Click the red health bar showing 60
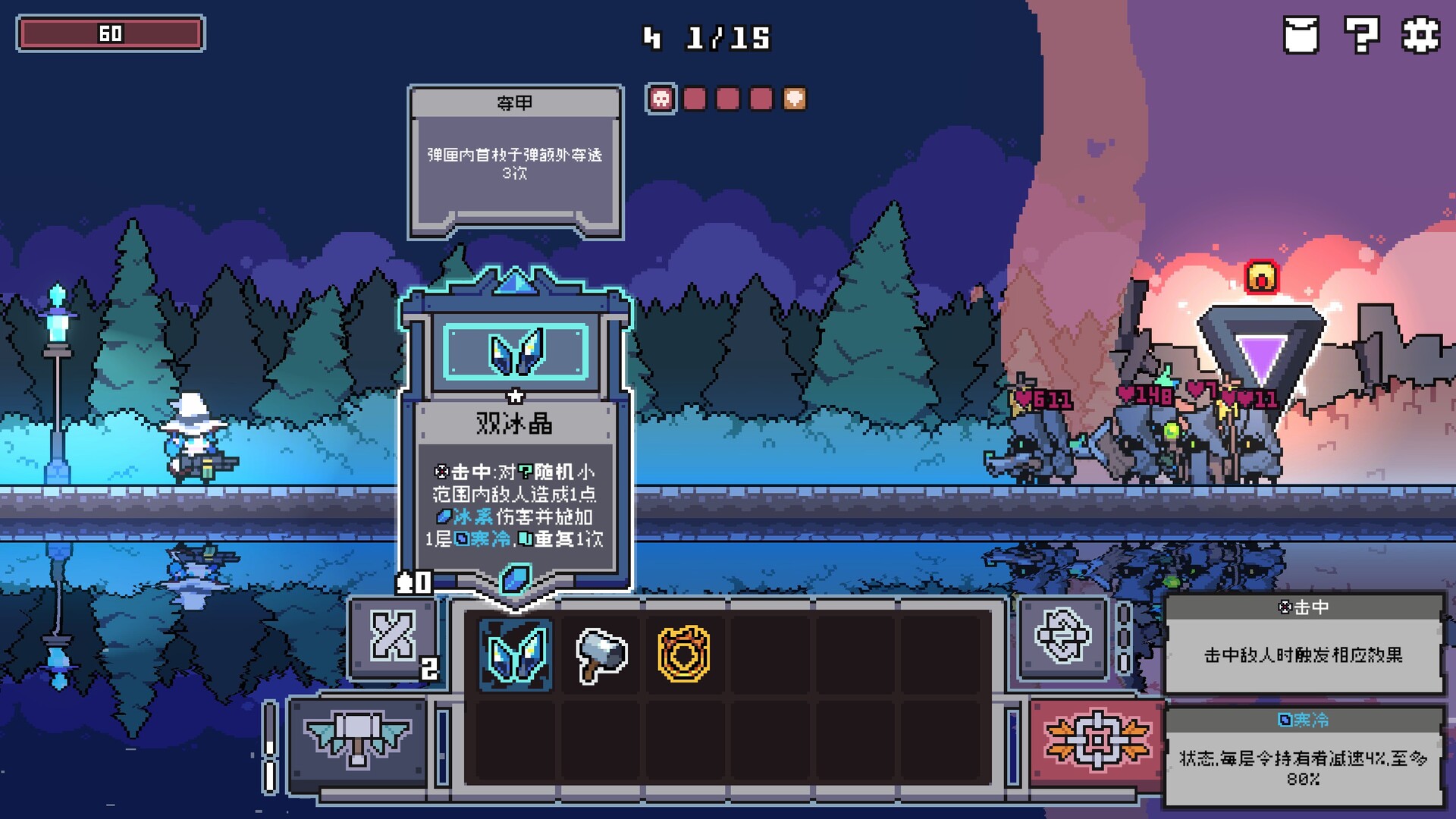Screen dimensions: 1456x819 112,33
